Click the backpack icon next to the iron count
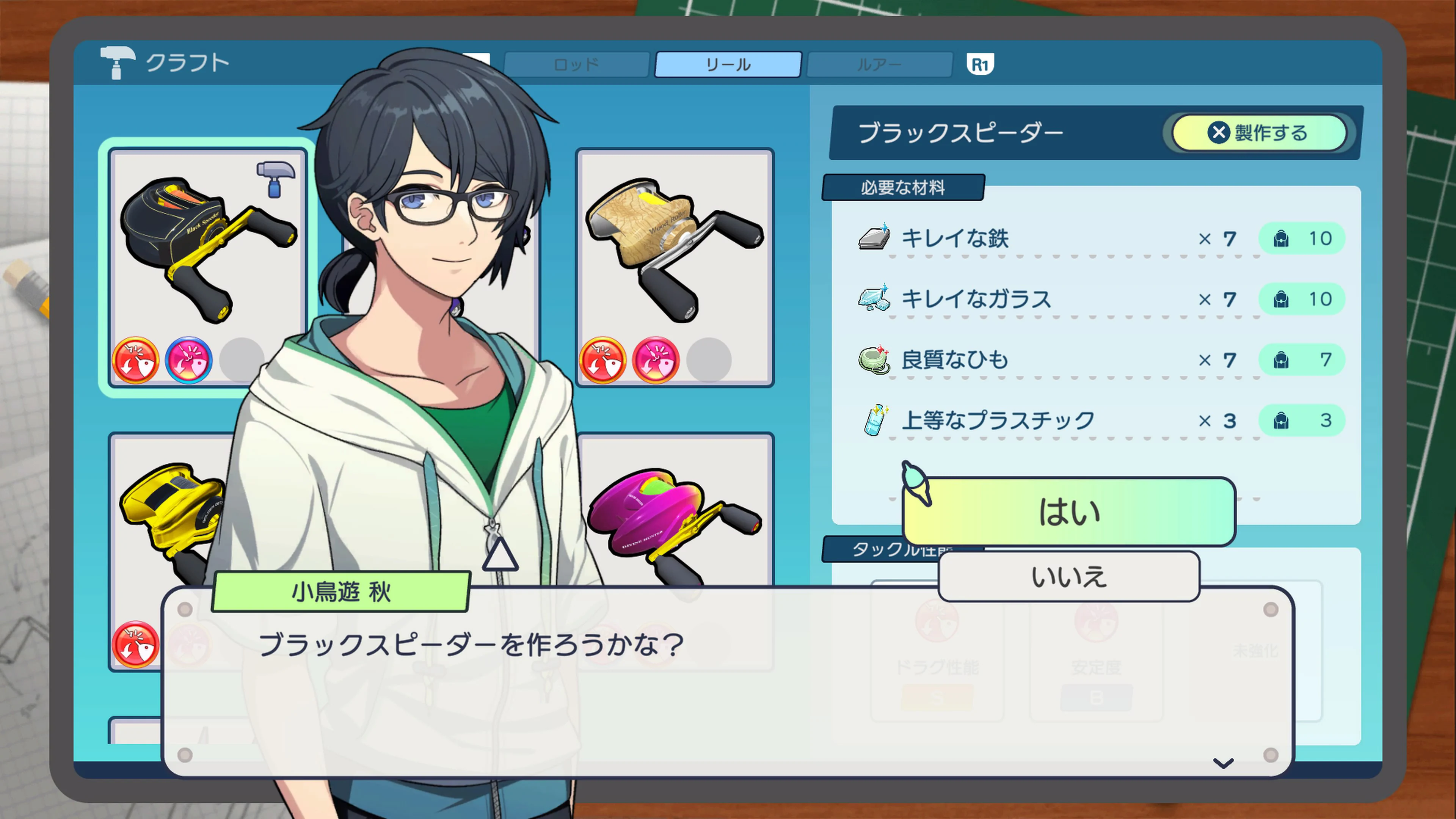1456x819 pixels. [1282, 238]
